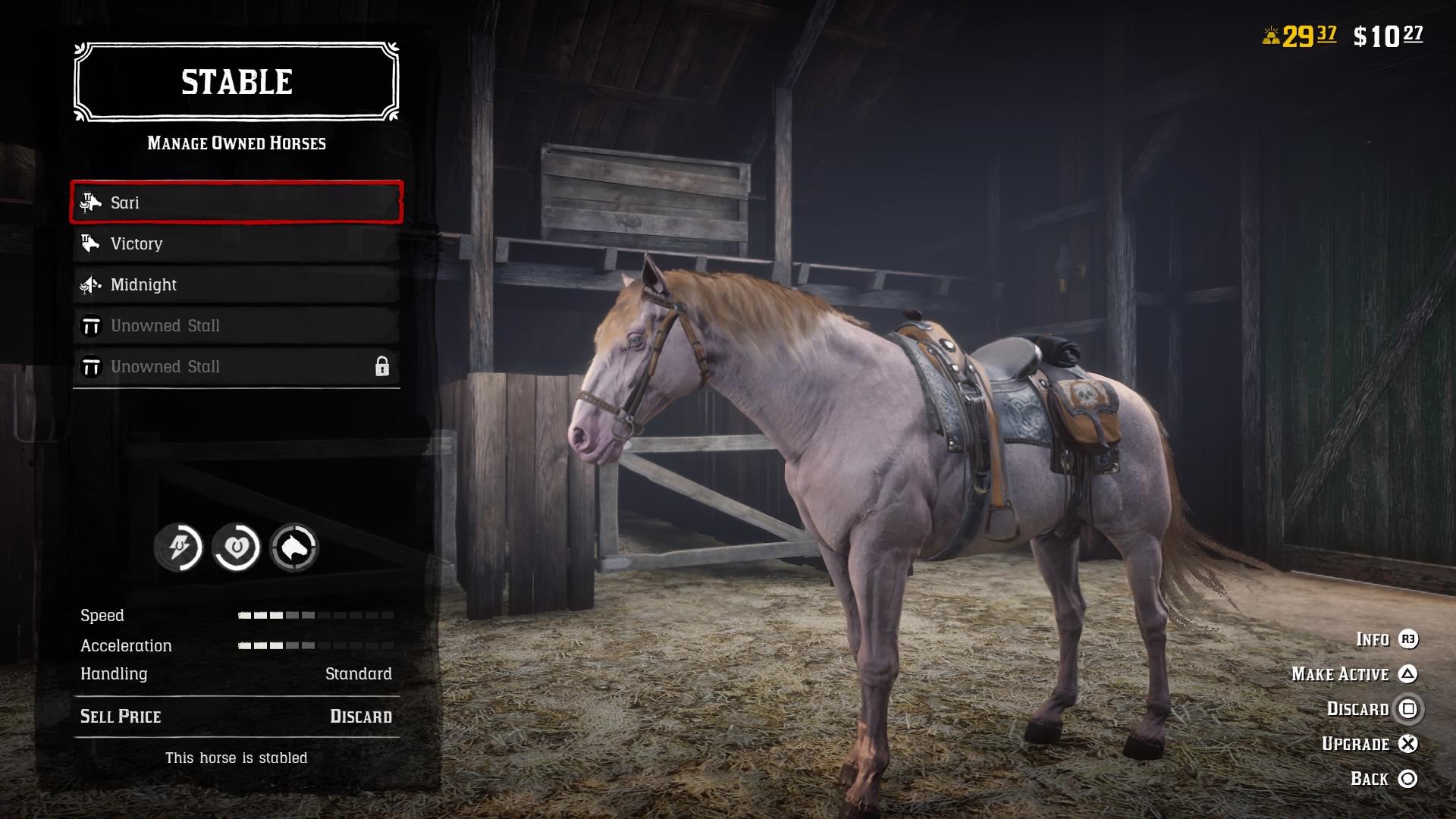This screenshot has width=1456, height=819.
Task: Click the horse icon next to Sari
Action: click(x=90, y=202)
